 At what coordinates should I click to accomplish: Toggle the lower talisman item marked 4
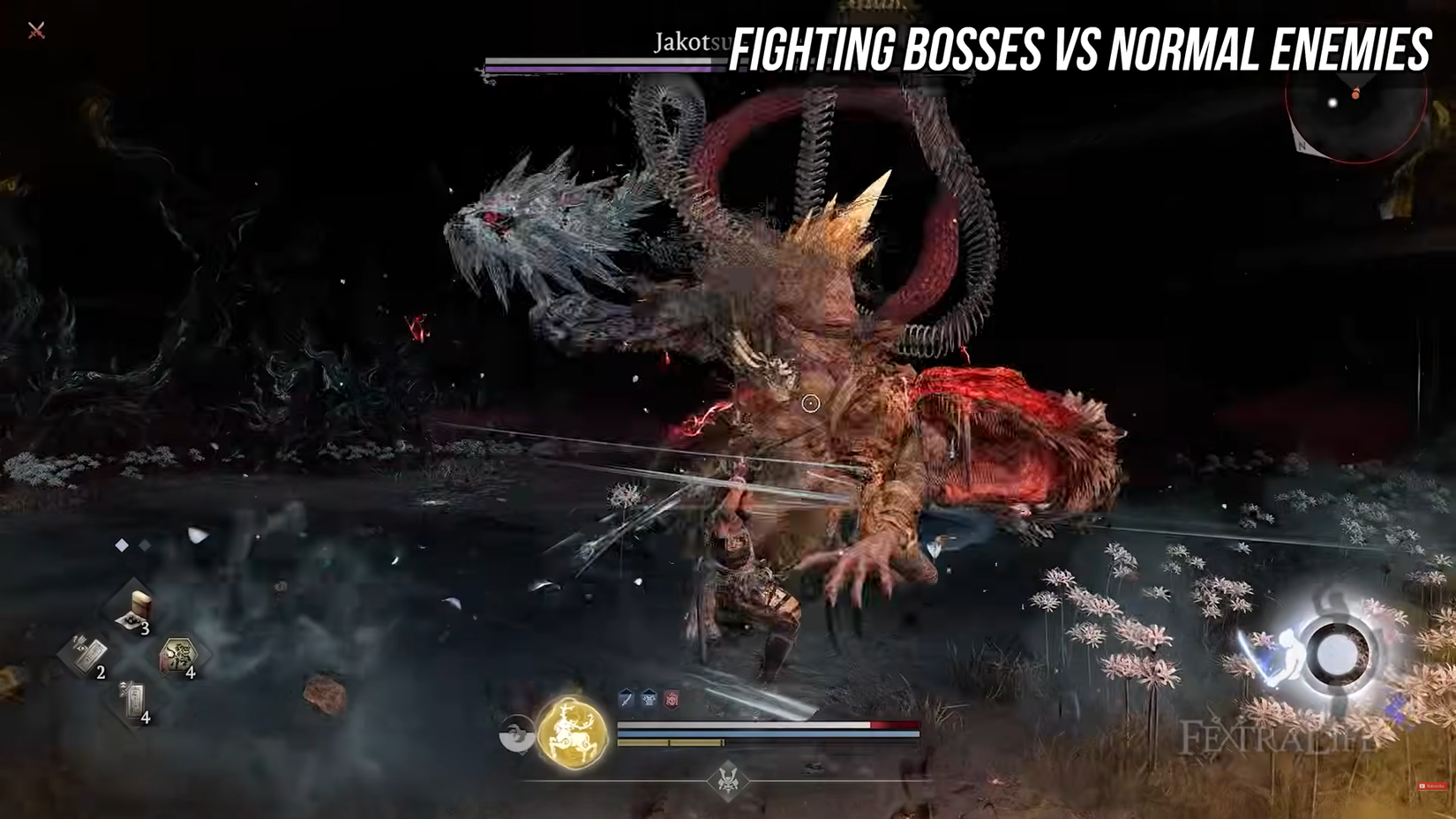pyautogui.click(x=132, y=700)
